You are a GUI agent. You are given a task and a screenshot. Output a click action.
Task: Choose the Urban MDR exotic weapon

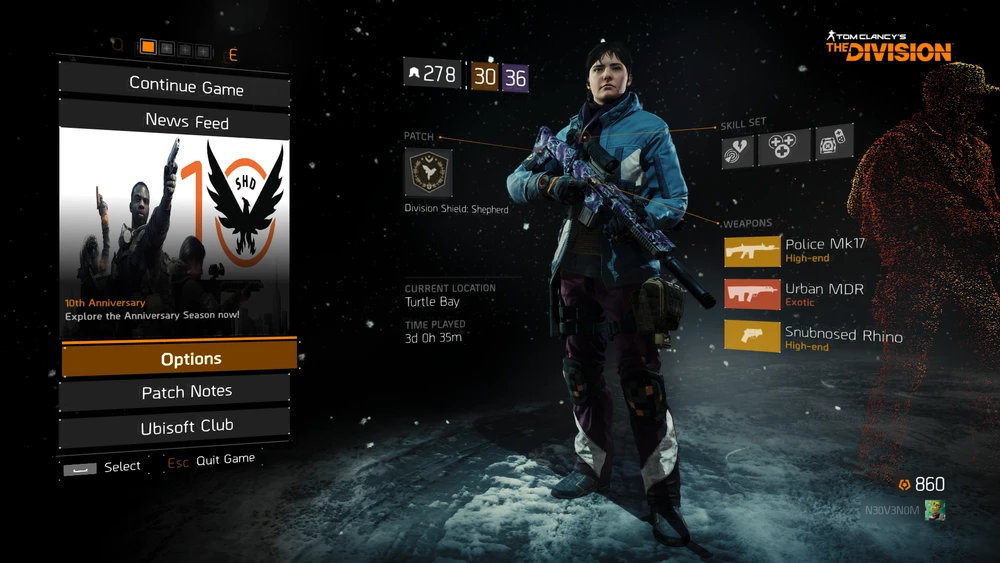click(x=752, y=294)
